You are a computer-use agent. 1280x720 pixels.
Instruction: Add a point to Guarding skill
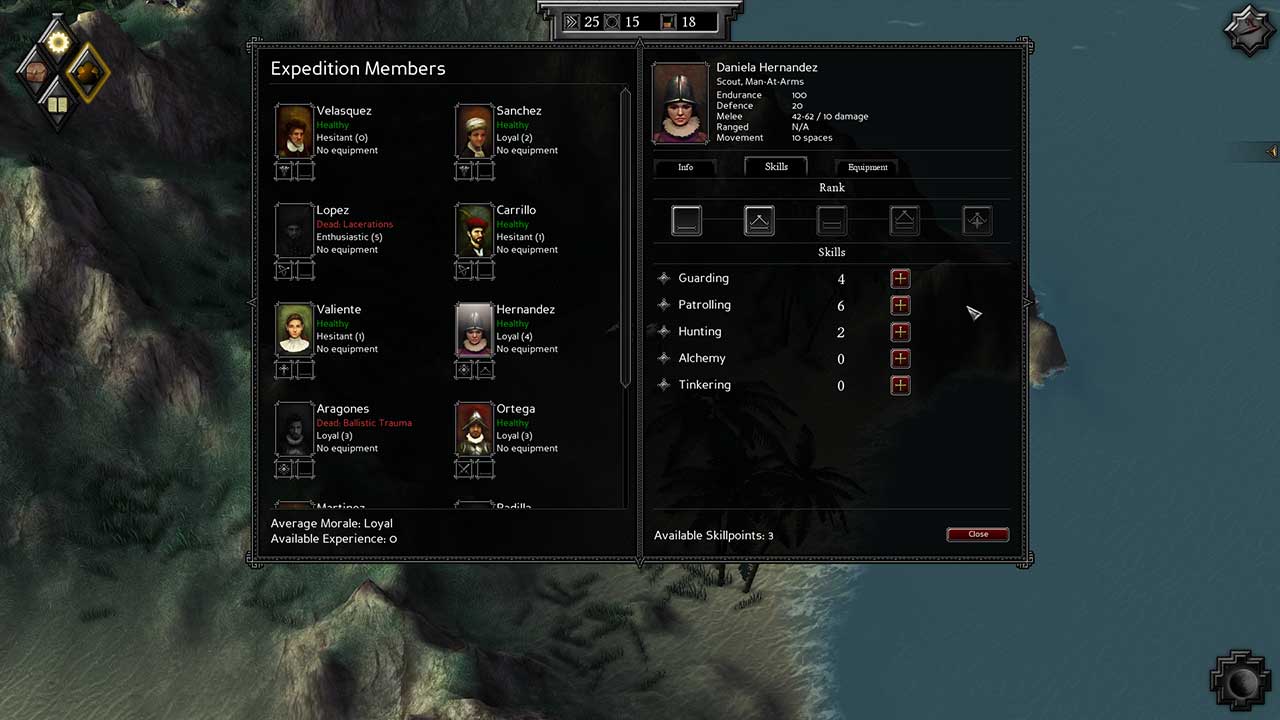click(900, 279)
